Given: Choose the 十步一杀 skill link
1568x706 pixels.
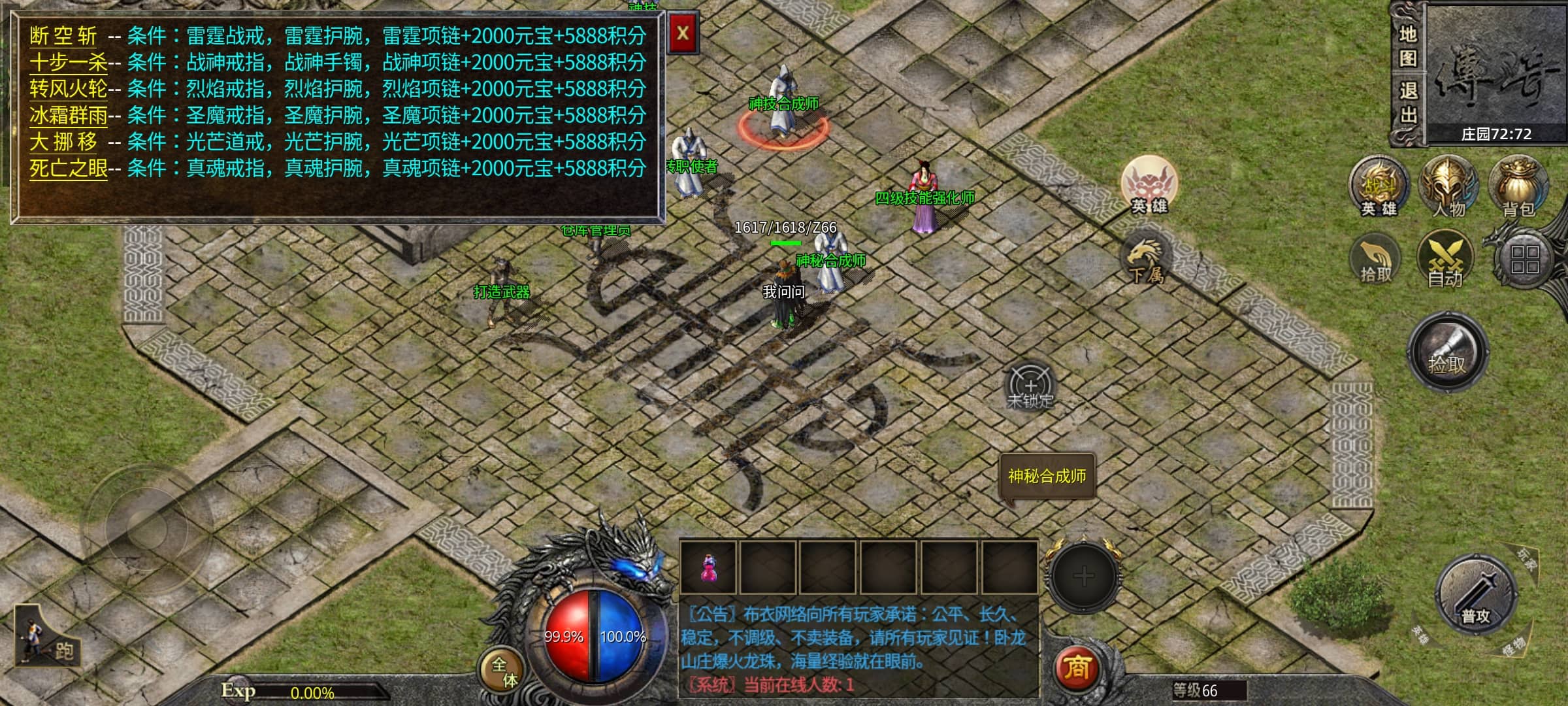Looking at the screenshot, I should click(69, 63).
